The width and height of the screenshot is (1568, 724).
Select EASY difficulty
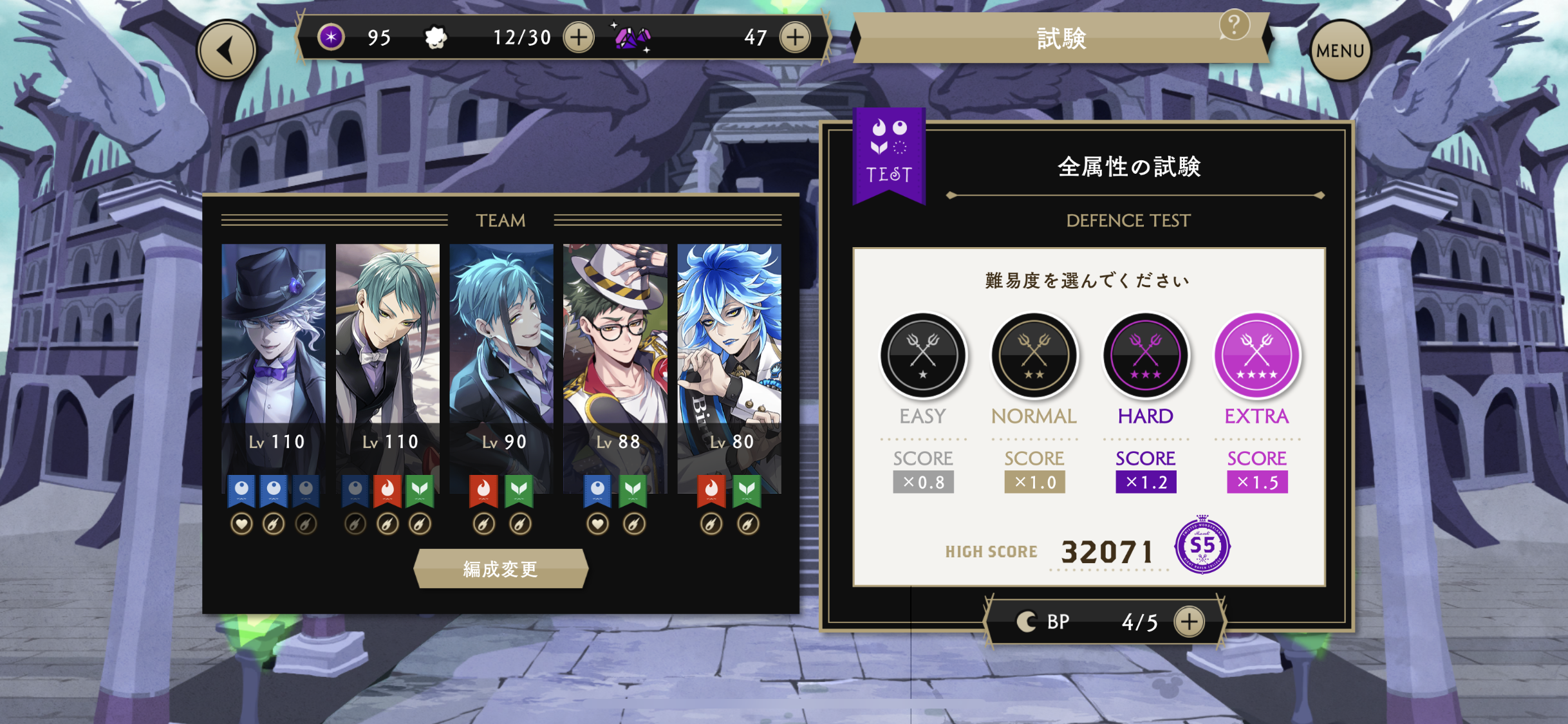coord(922,355)
